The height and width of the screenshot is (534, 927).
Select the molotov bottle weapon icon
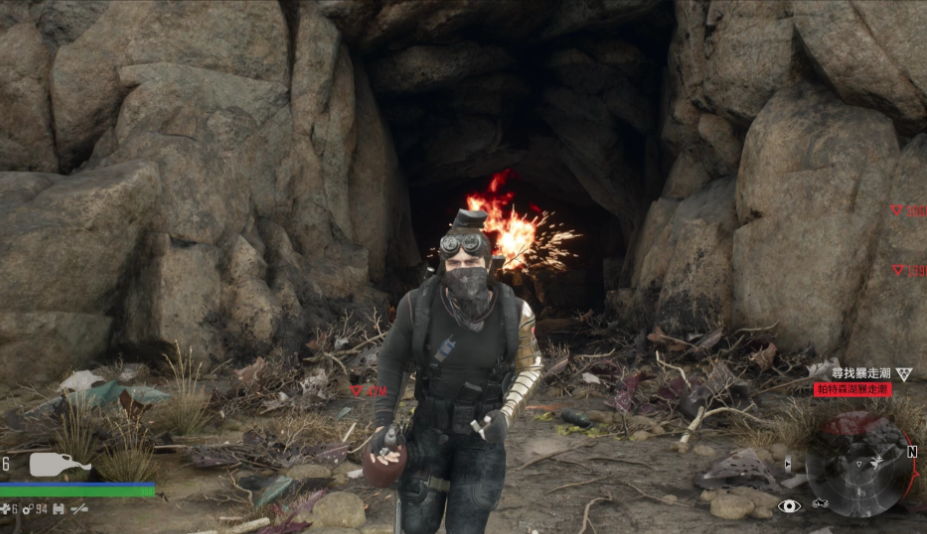click(x=59, y=465)
